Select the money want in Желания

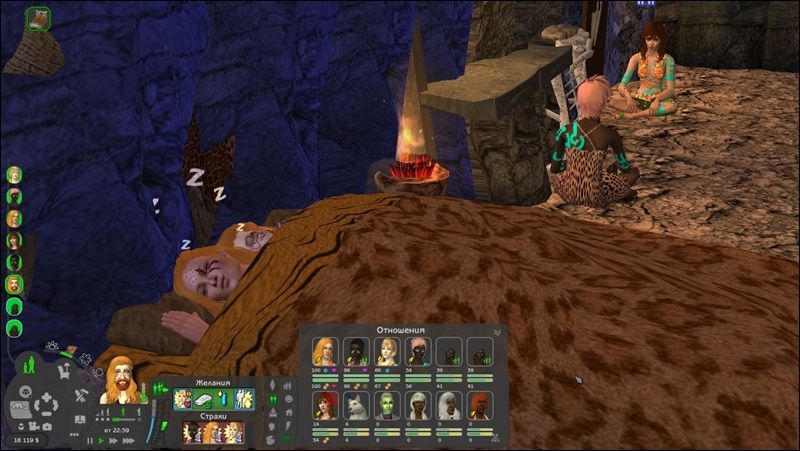(203, 399)
